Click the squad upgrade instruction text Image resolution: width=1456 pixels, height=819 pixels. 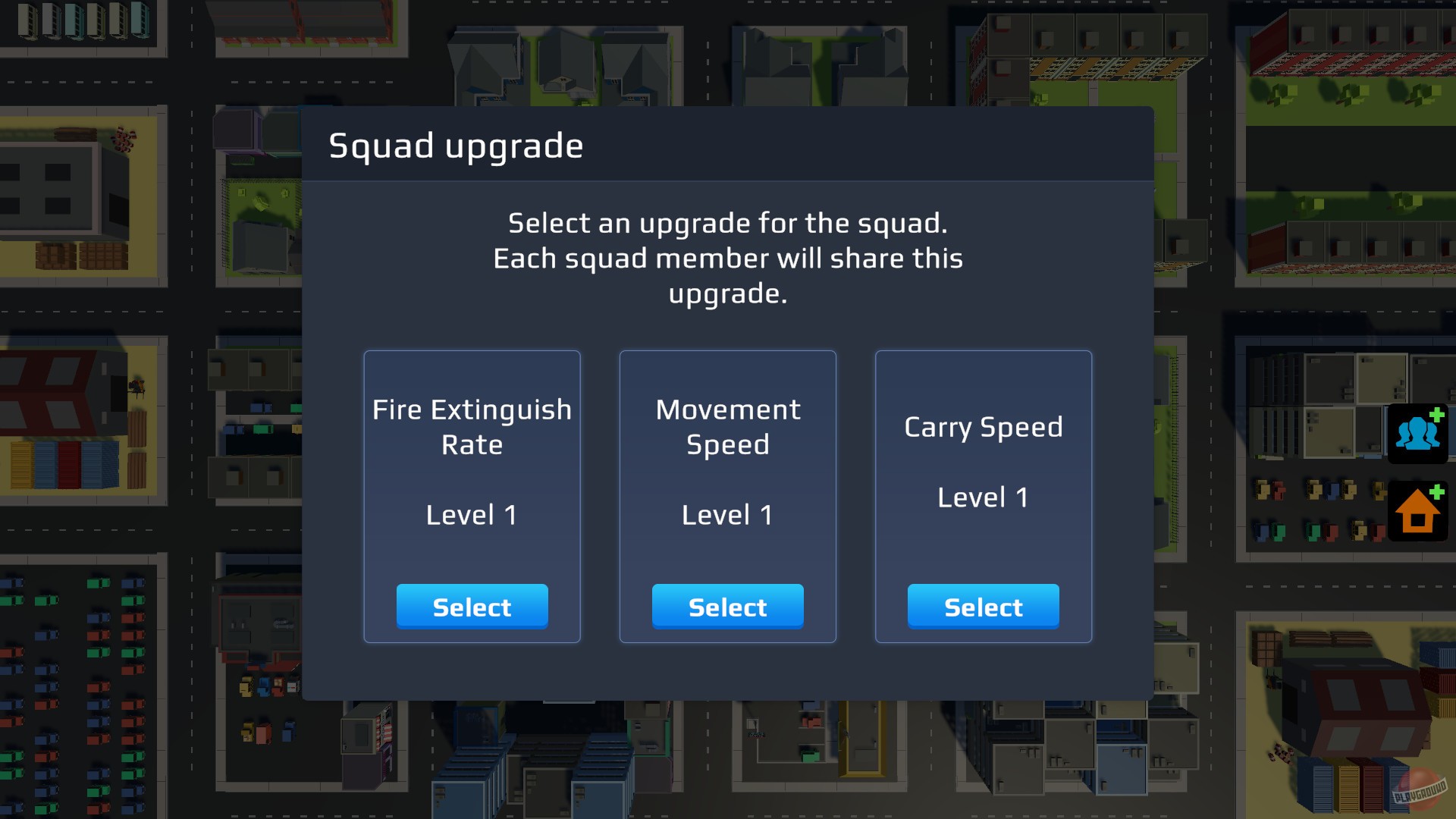click(727, 258)
